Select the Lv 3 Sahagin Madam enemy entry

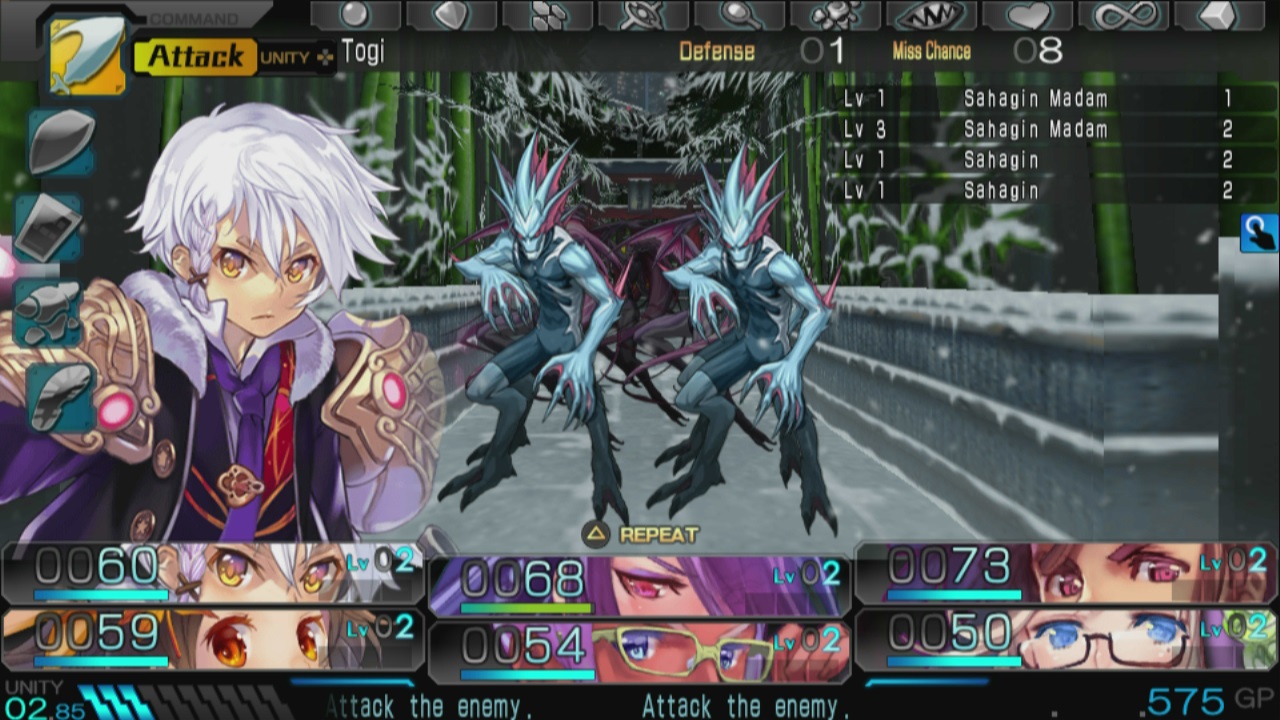1035,129
